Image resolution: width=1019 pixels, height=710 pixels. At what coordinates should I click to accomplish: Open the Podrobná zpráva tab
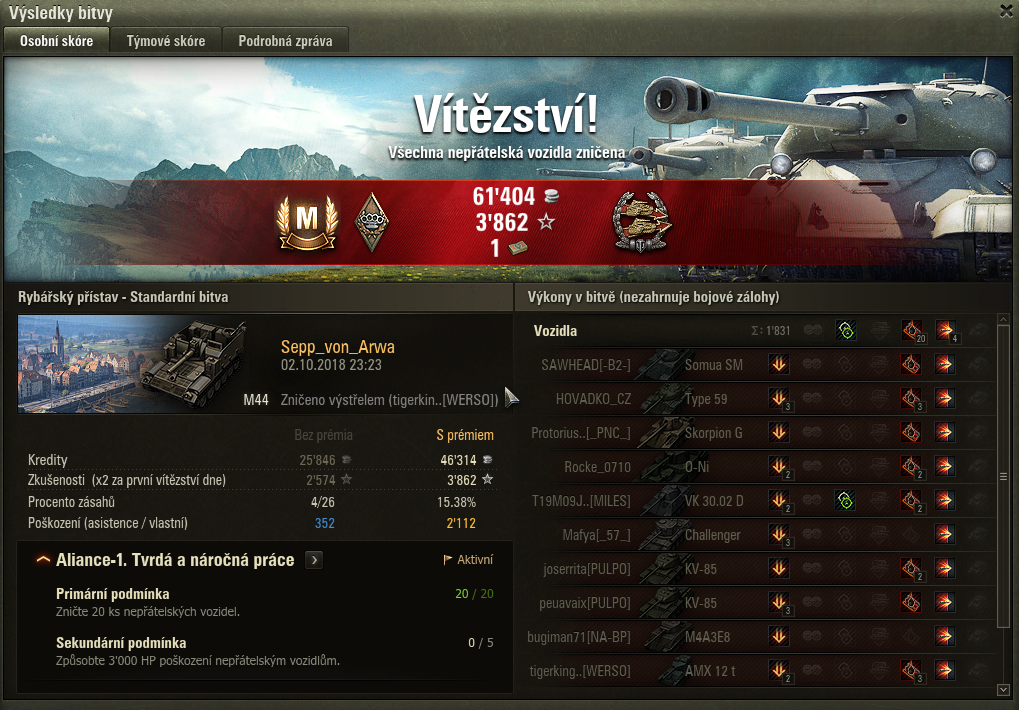[x=285, y=41]
